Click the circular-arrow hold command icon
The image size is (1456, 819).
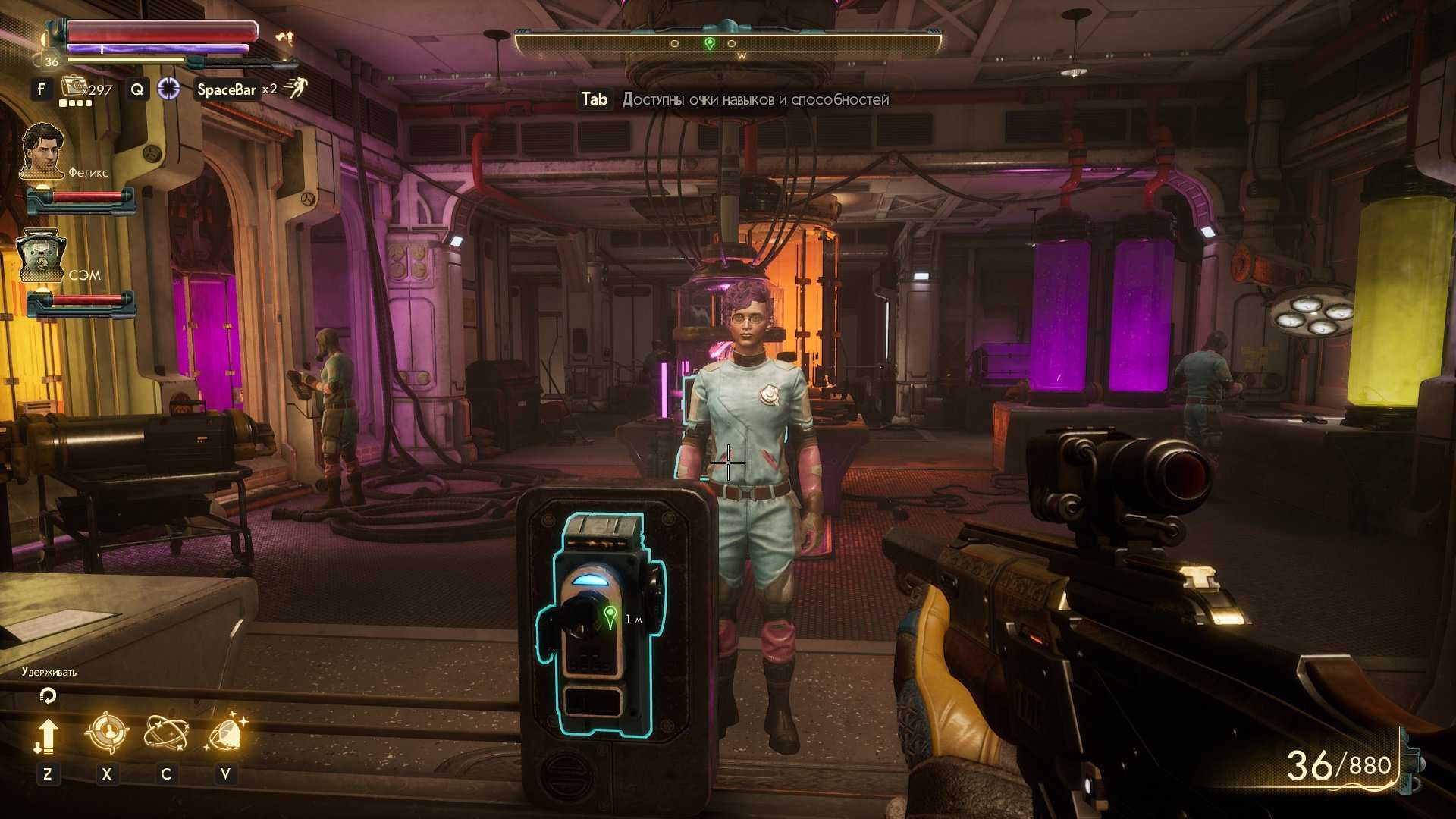click(47, 695)
